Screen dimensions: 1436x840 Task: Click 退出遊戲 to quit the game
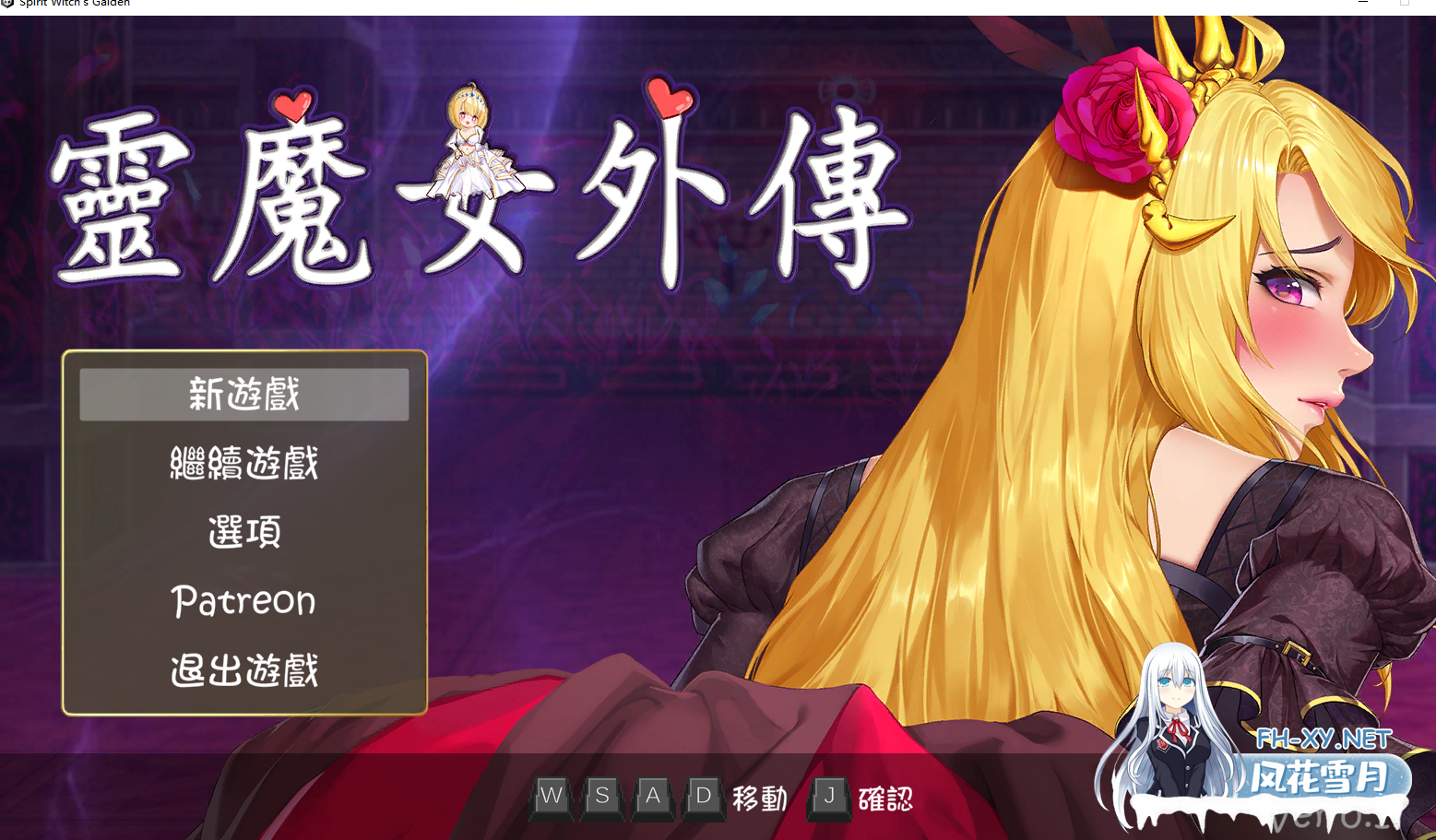tap(243, 671)
